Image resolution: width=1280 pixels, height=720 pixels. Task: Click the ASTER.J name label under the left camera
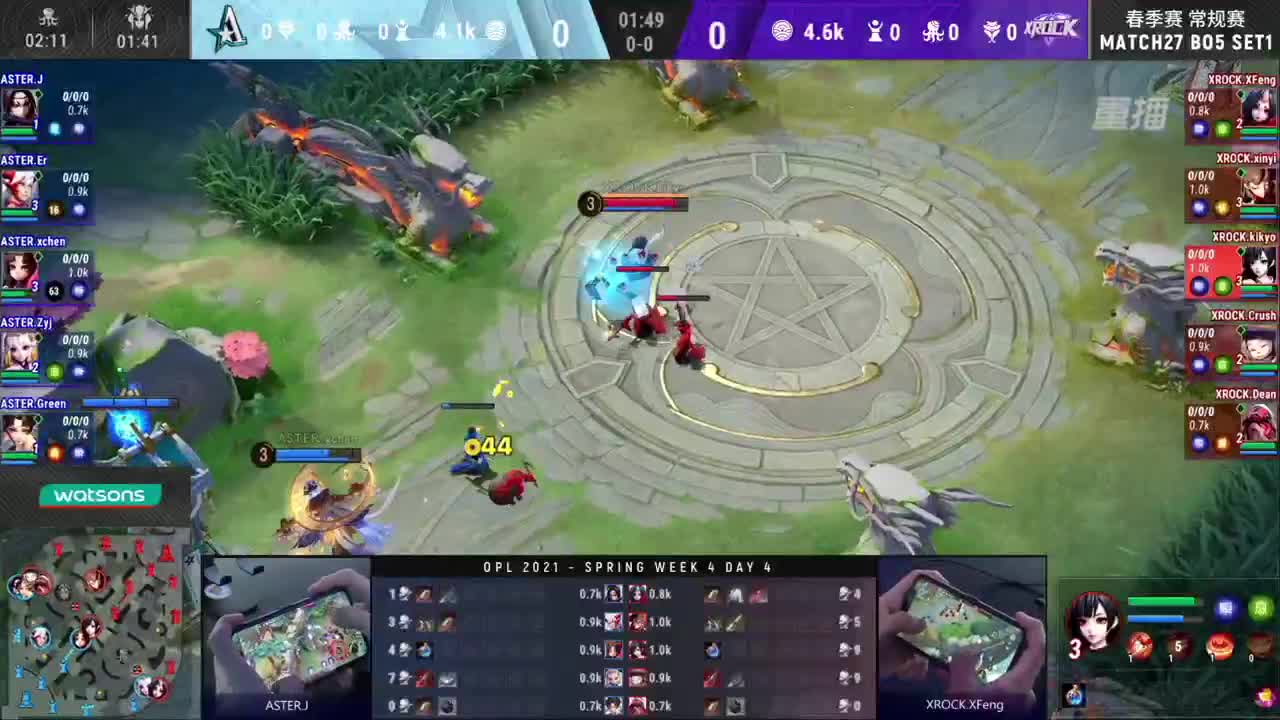click(287, 704)
